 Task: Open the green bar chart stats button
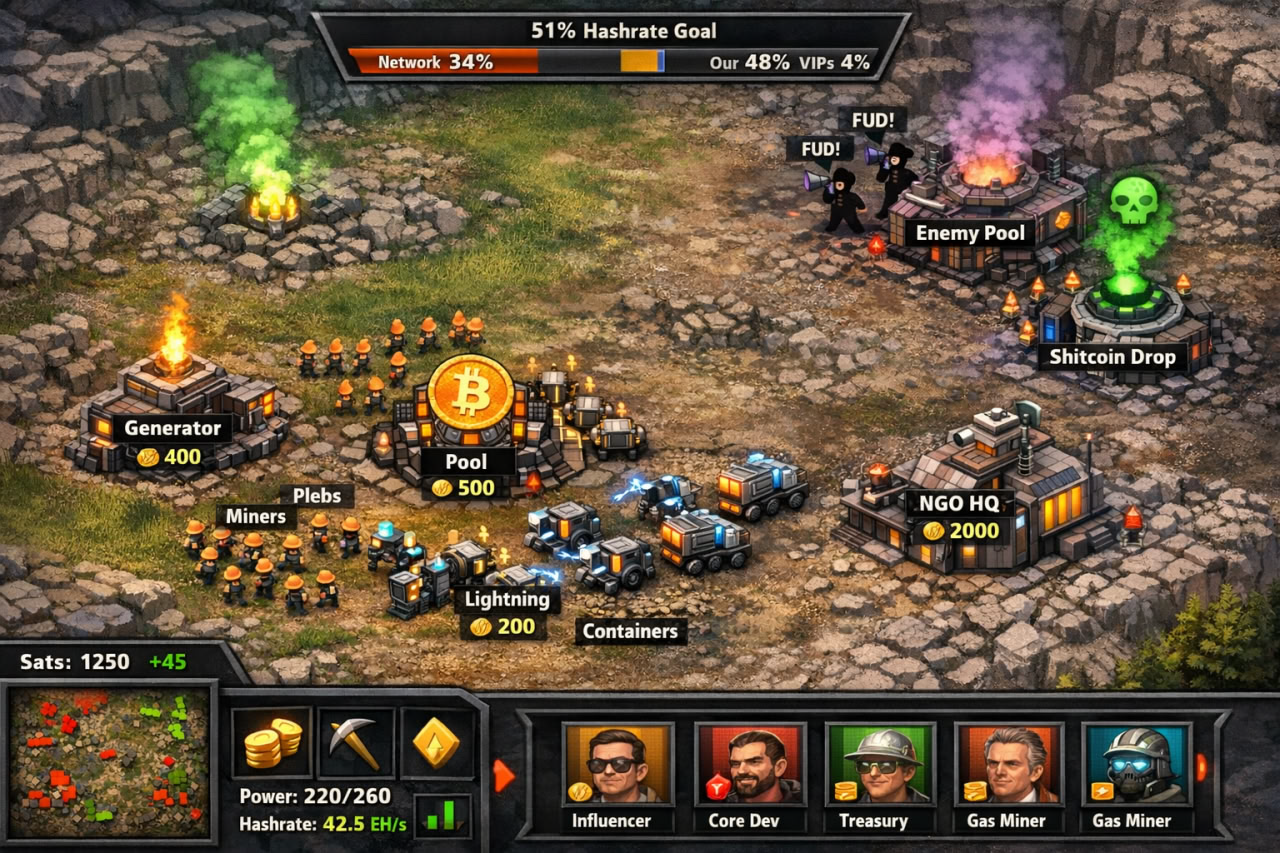coord(442,815)
